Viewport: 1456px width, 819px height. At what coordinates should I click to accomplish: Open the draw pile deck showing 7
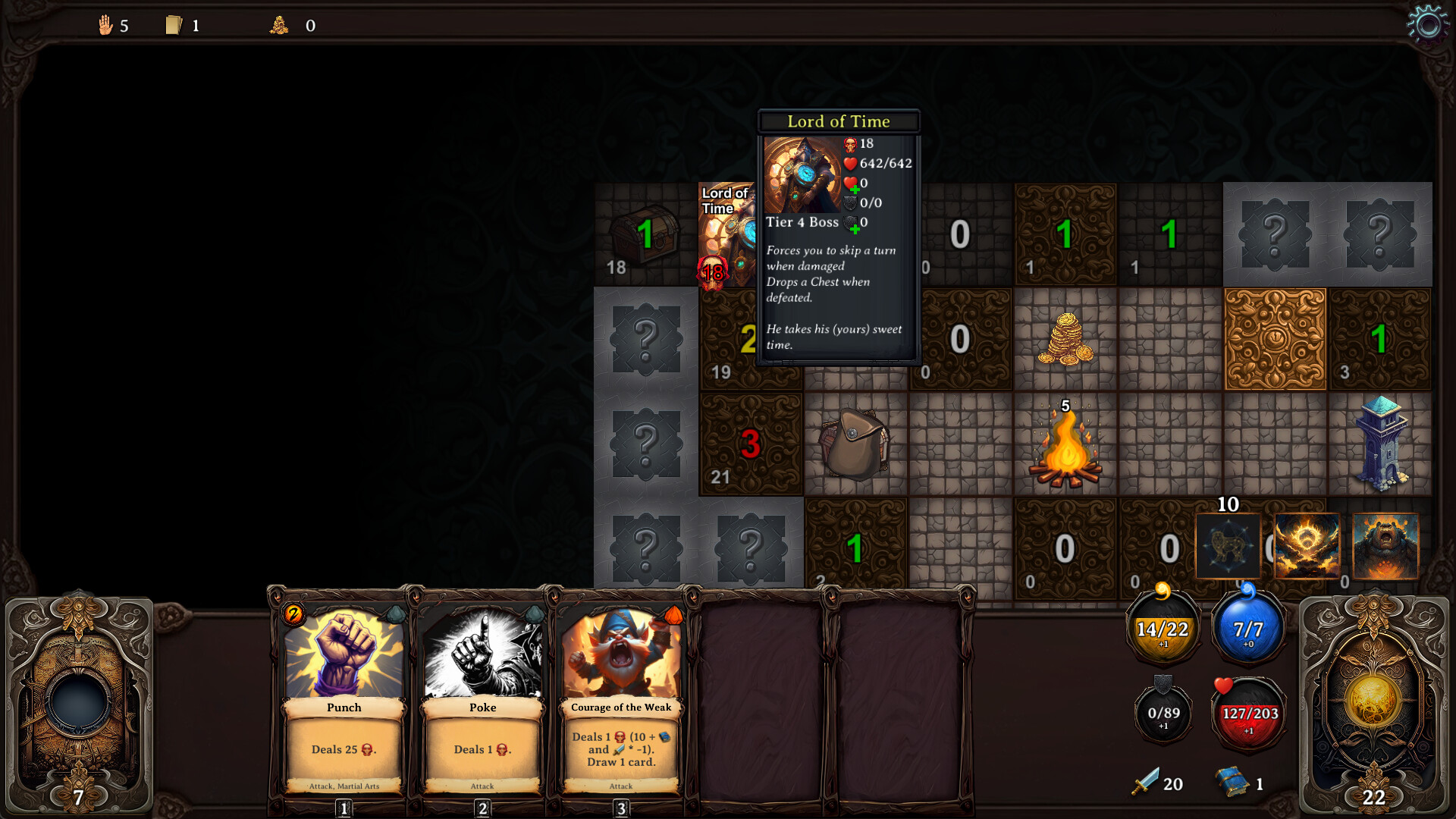click(x=79, y=701)
